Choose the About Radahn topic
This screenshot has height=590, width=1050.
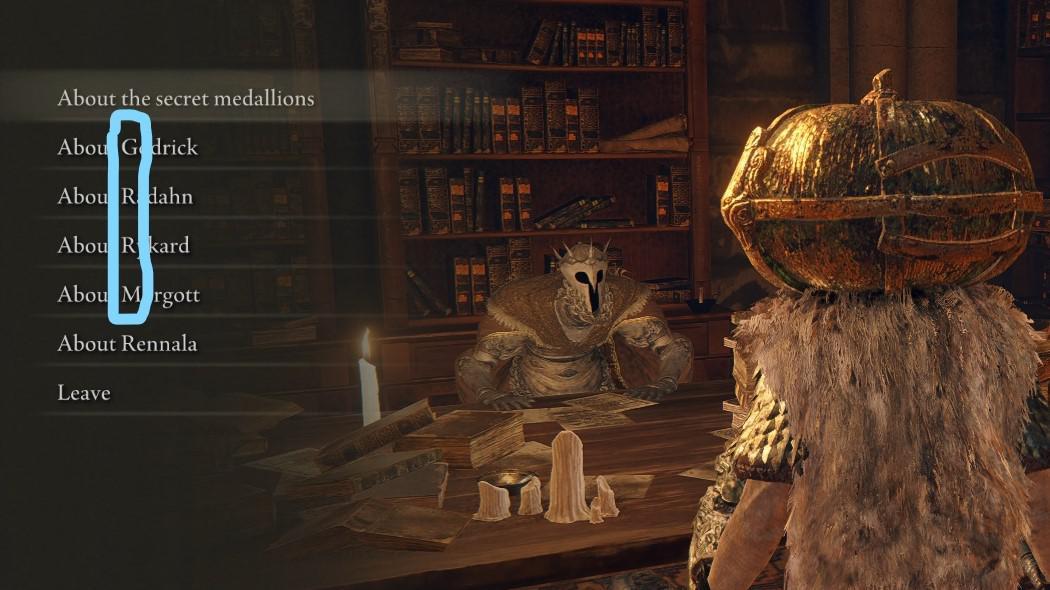pyautogui.click(x=125, y=196)
